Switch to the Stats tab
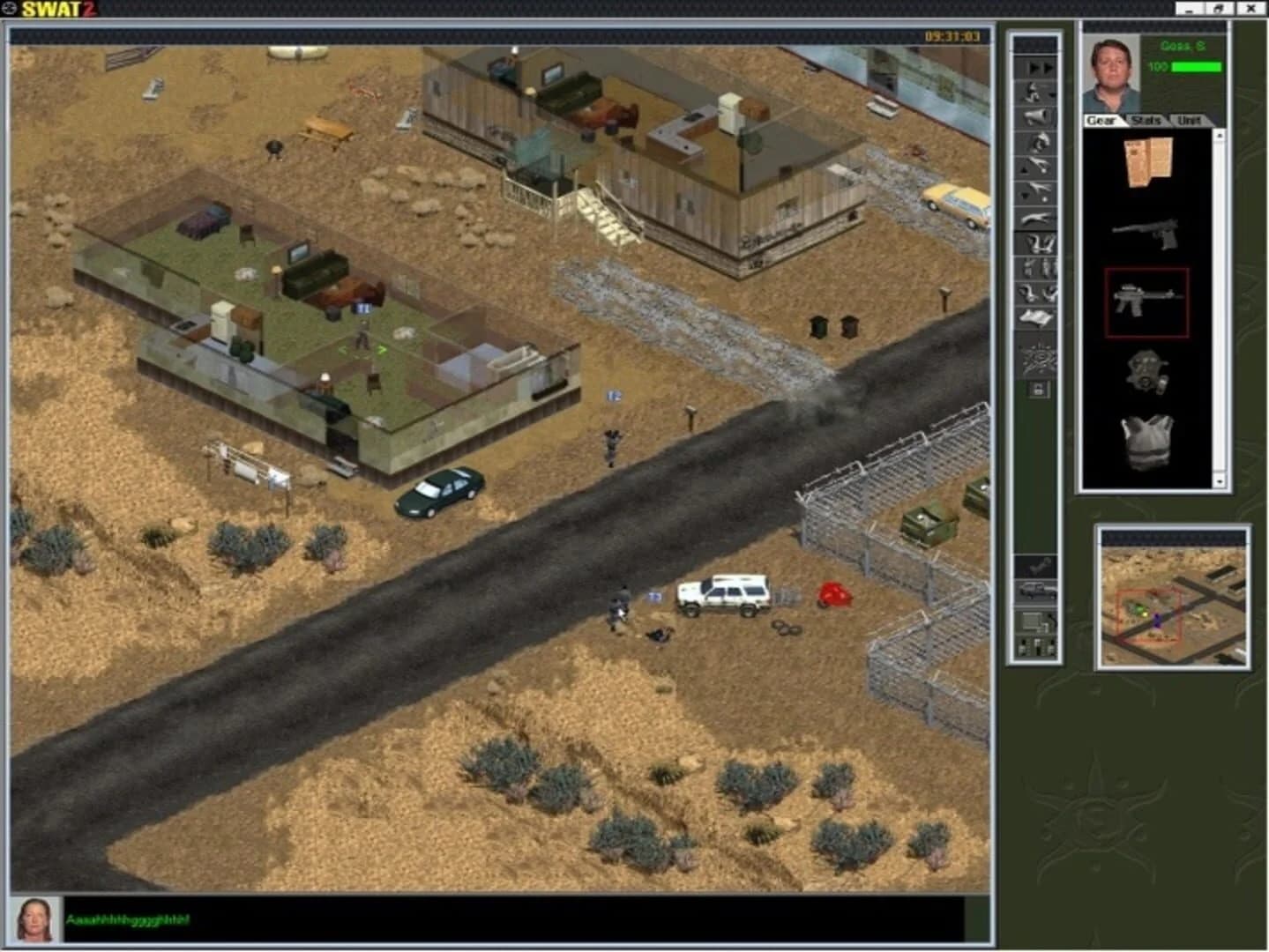Image resolution: width=1269 pixels, height=952 pixels. tap(1148, 122)
